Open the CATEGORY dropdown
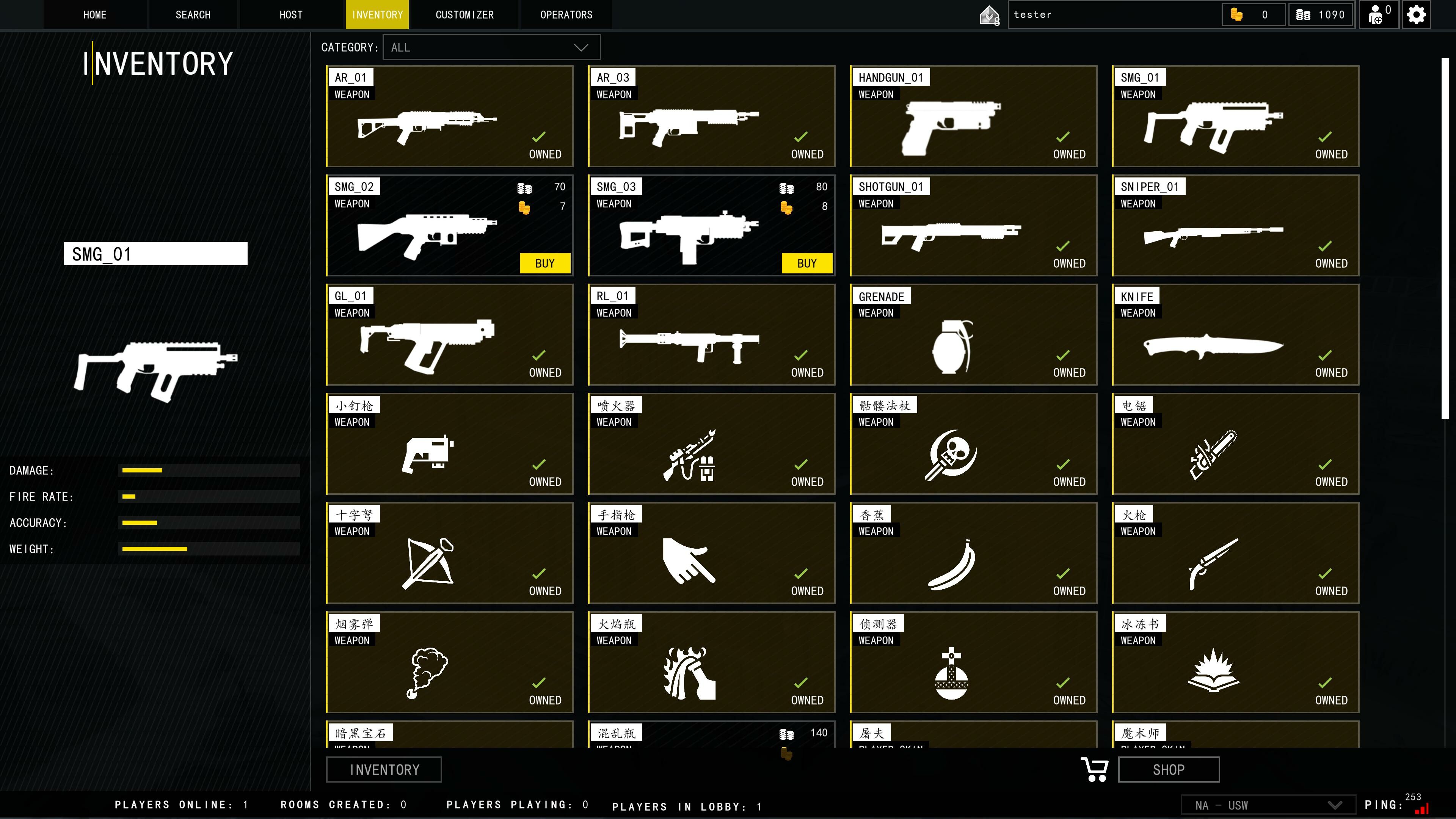The height and width of the screenshot is (819, 1456). click(x=491, y=47)
